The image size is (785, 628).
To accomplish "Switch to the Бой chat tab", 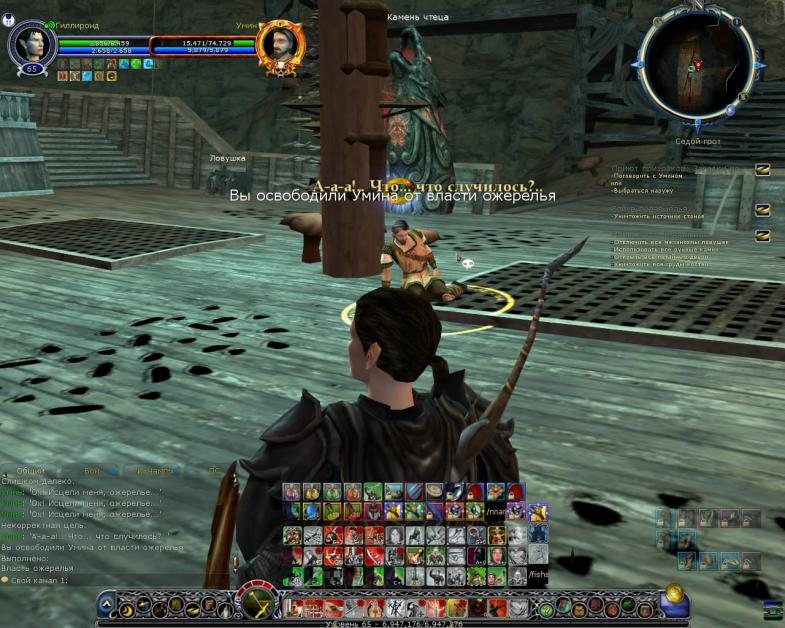I will coord(91,469).
